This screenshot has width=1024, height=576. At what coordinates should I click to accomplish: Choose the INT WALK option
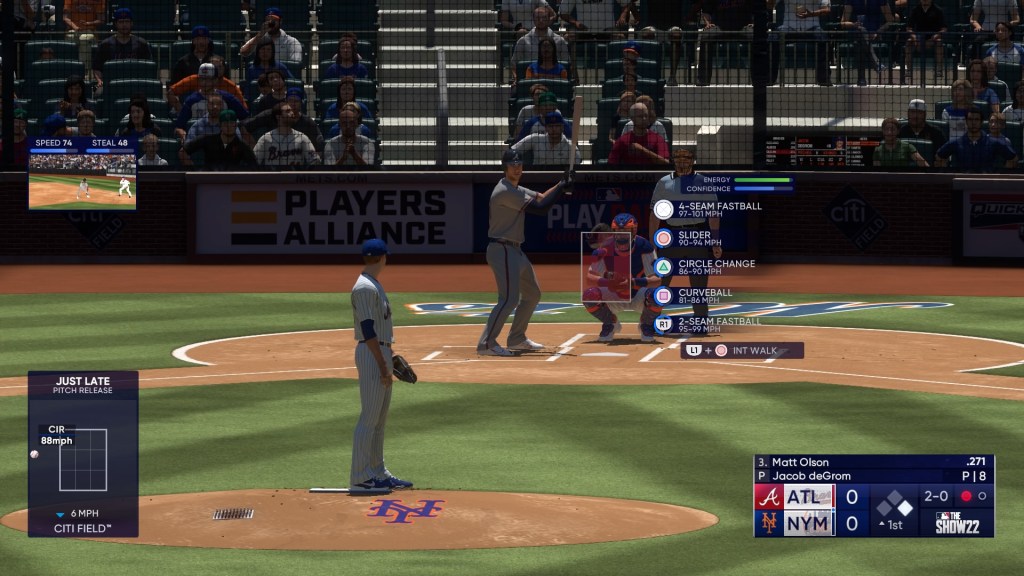[742, 351]
